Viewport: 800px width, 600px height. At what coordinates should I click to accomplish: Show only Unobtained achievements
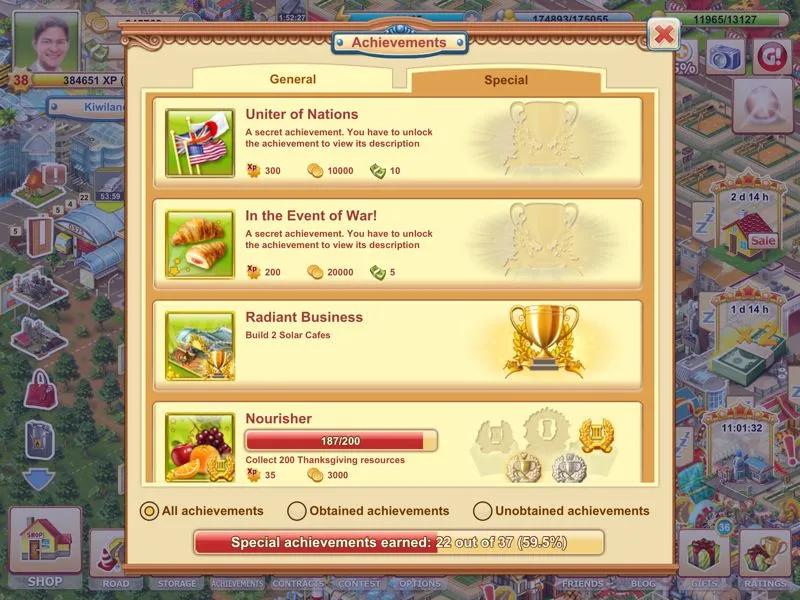[483, 511]
